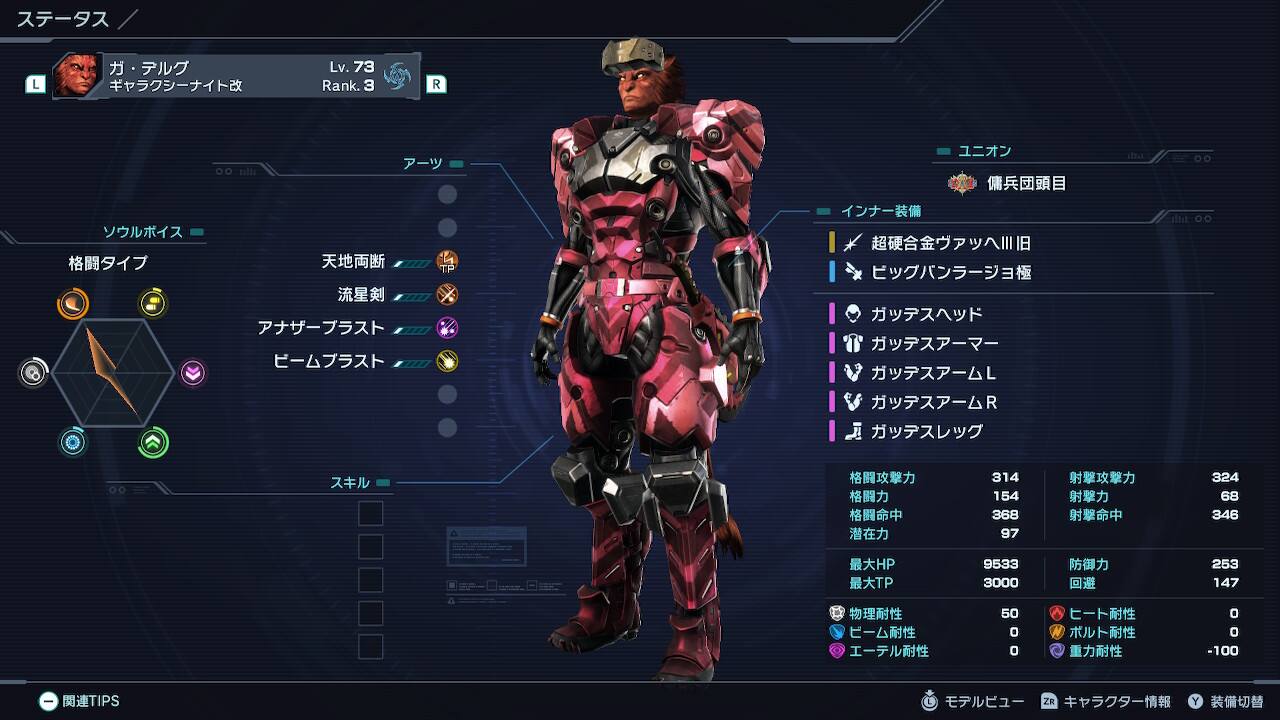This screenshot has width=1280, height=720.
Task: Open the ガッデスヘッド head armor slot
Action: click(x=926, y=314)
